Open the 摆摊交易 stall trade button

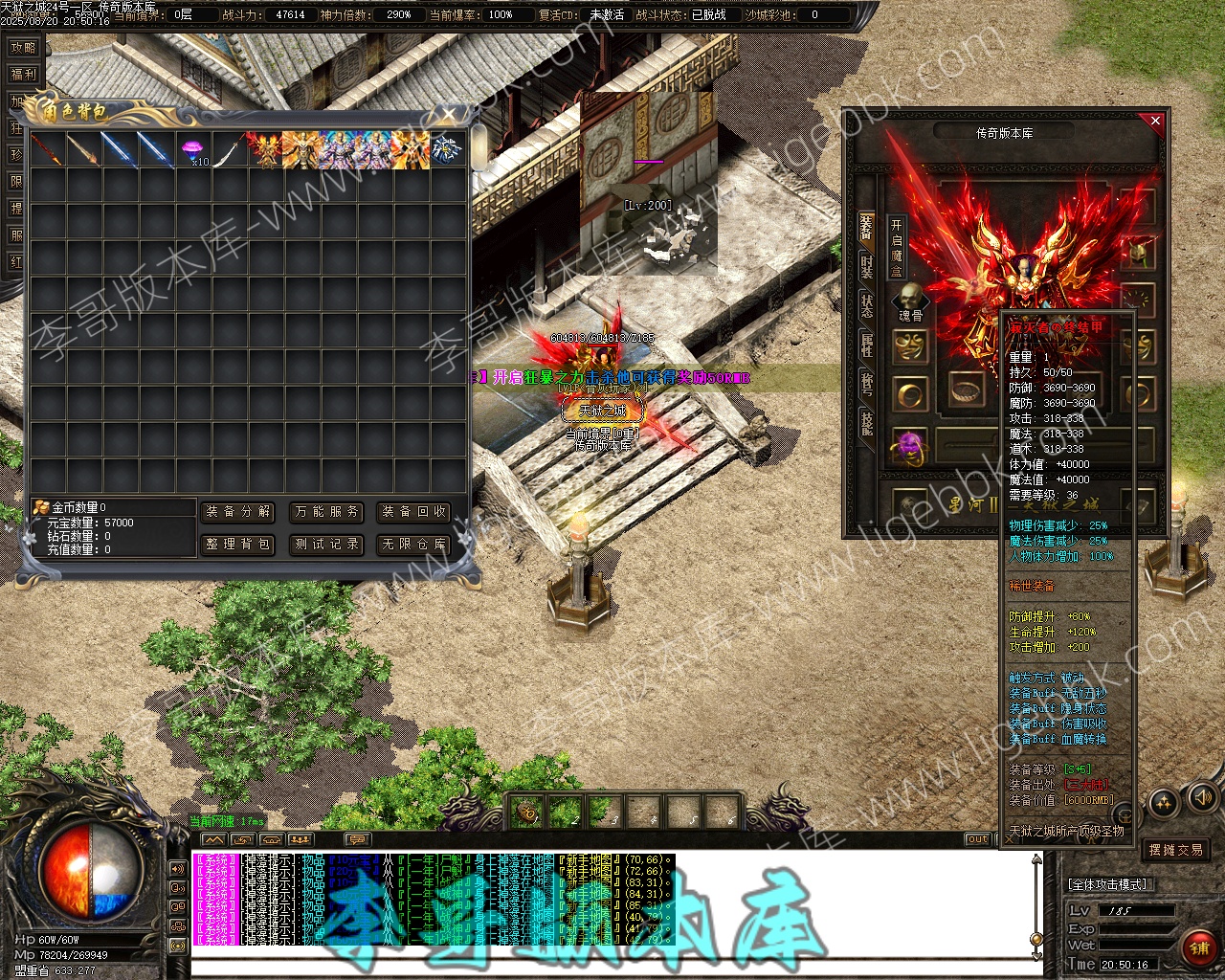[1176, 850]
